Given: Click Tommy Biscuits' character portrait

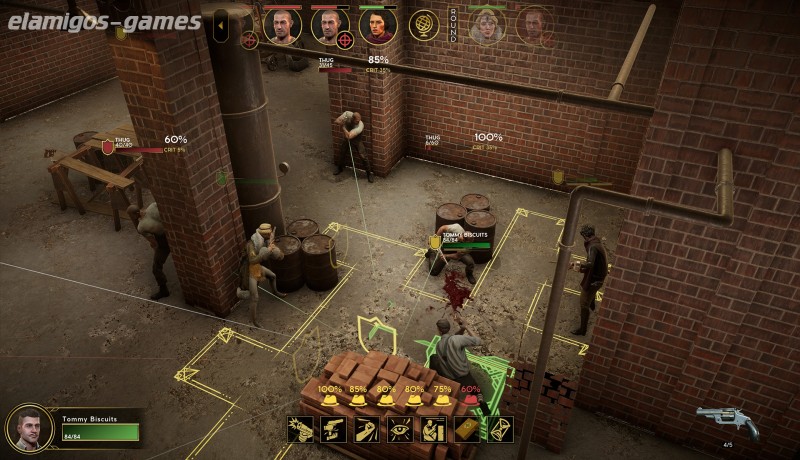Looking at the screenshot, I should [x=29, y=427].
